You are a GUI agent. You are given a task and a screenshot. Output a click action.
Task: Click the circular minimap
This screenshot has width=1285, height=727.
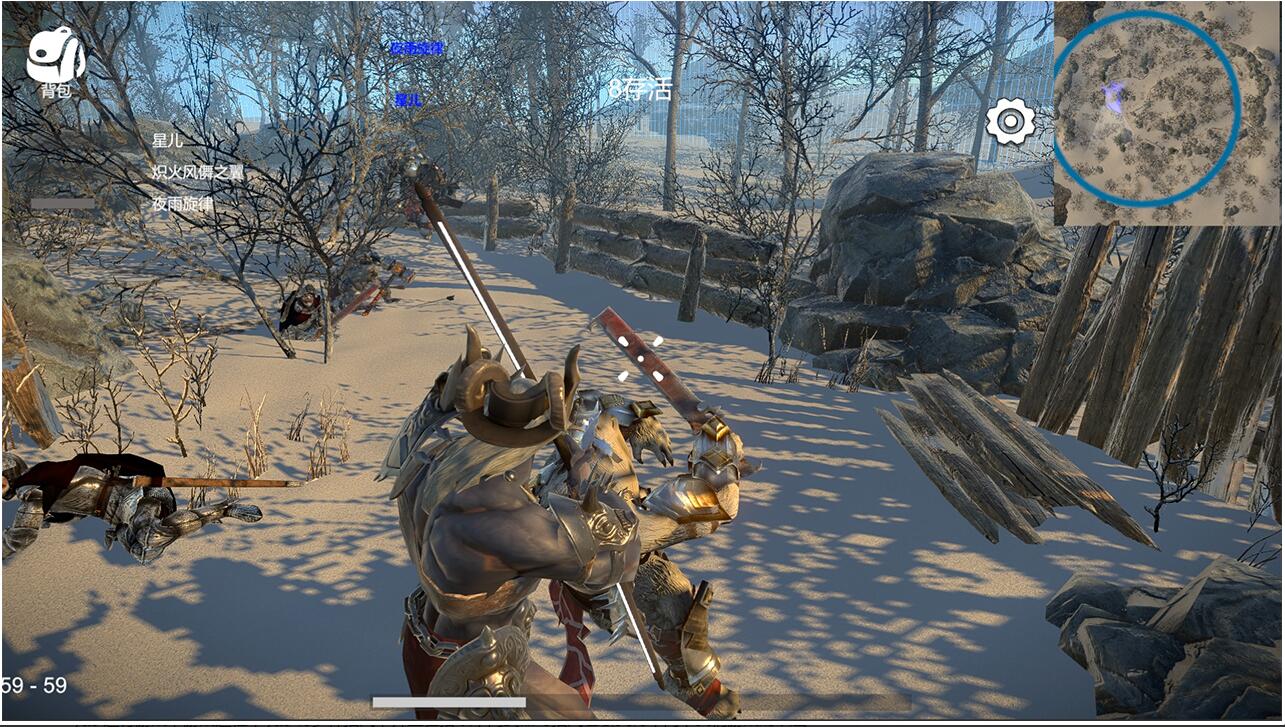click(1146, 109)
